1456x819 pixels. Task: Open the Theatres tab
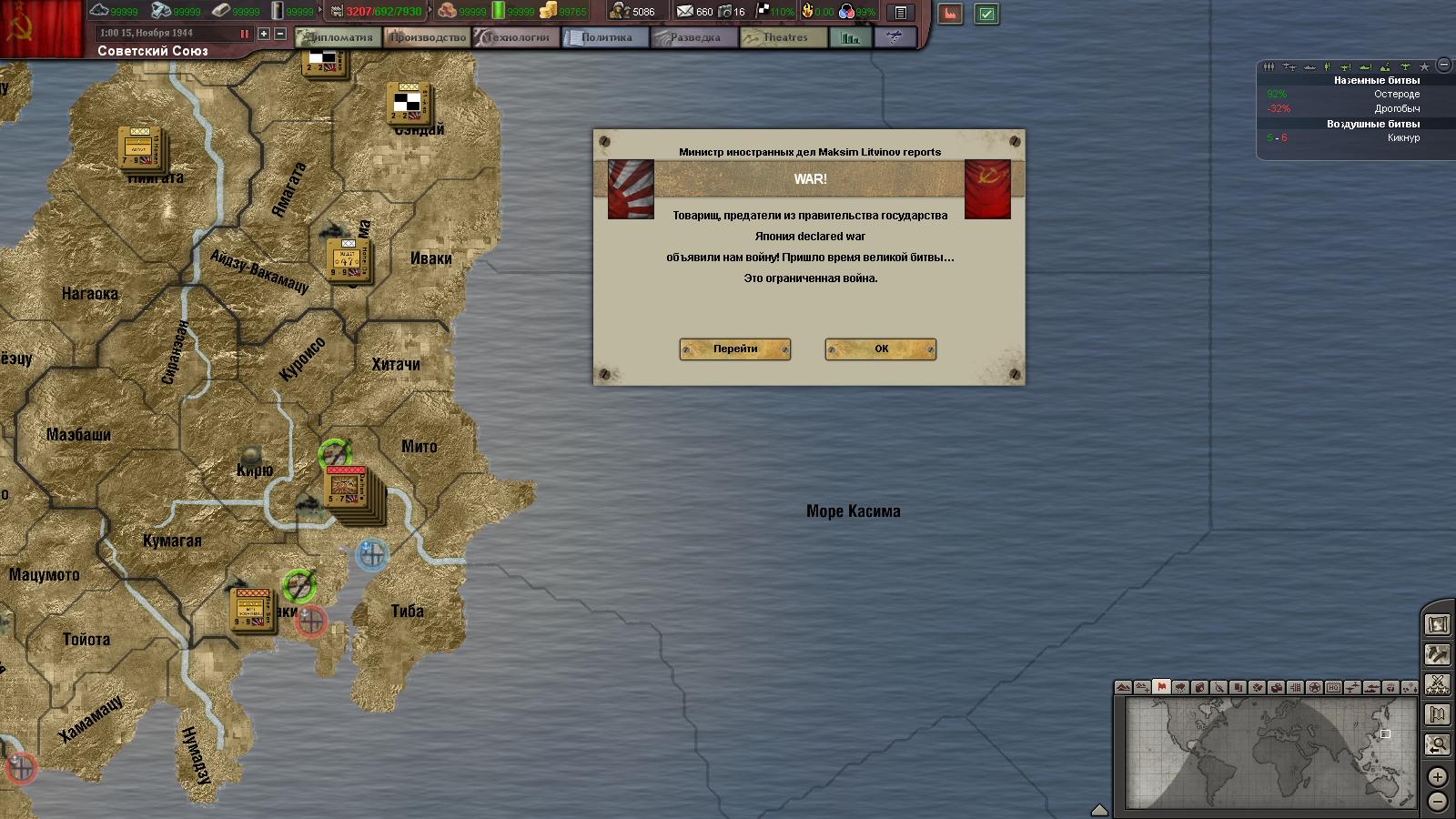click(x=784, y=37)
